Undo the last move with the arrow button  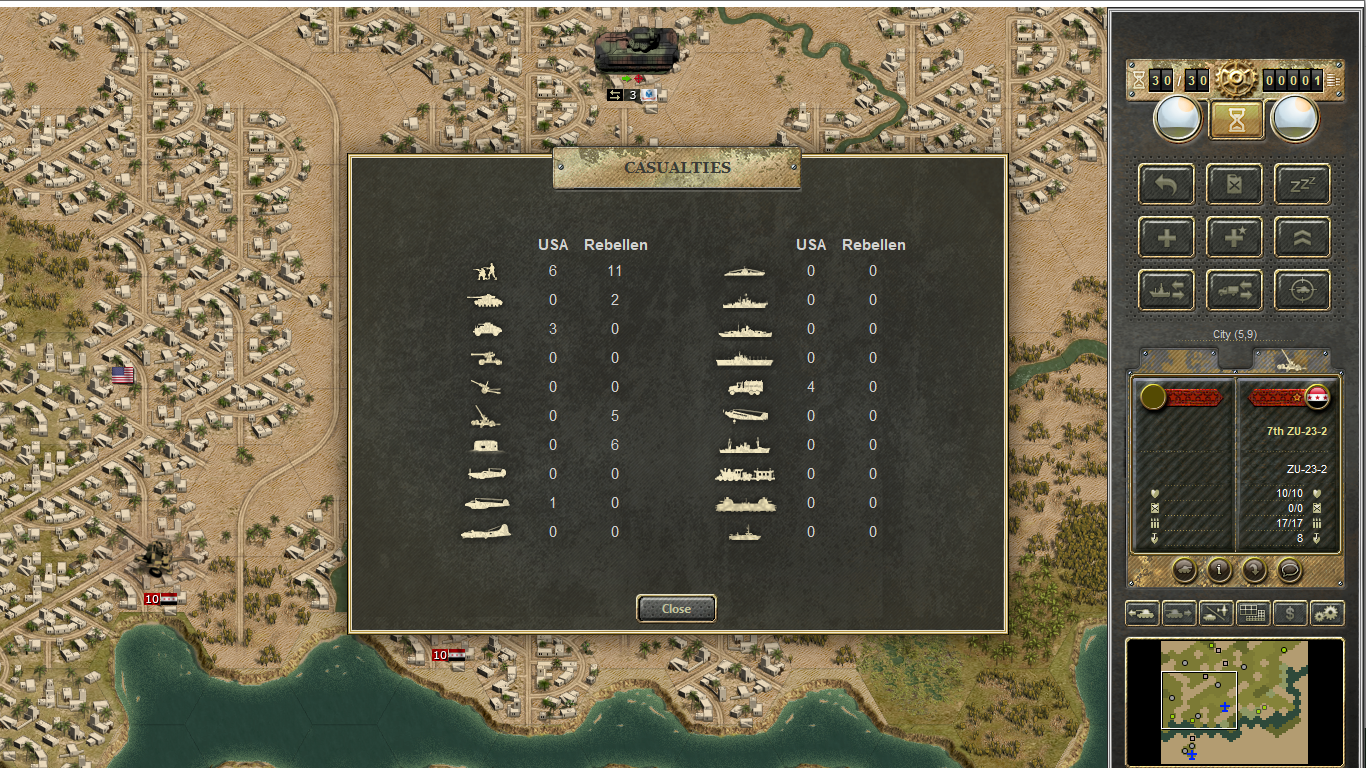coord(1166,184)
